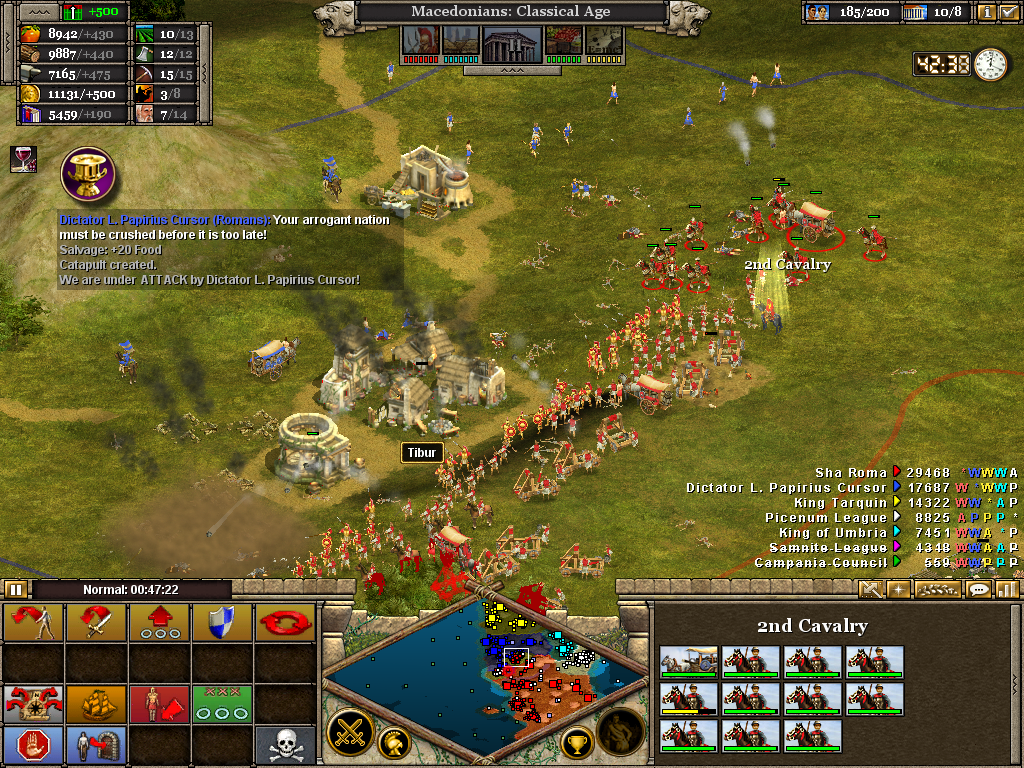Choose the attack command with sword icon
Viewport: 1024px width, 768px height.
[96, 622]
